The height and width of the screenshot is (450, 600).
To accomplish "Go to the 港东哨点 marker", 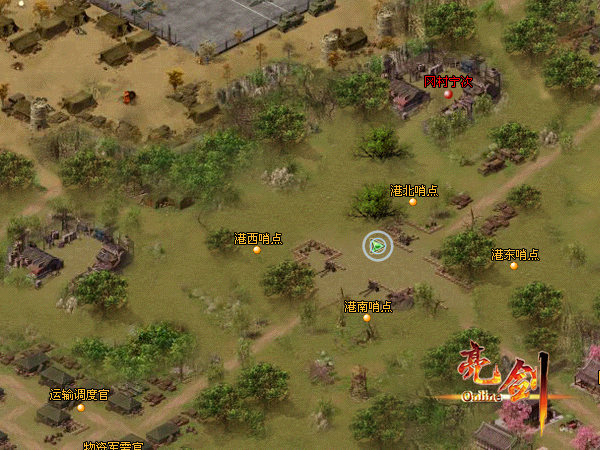I will (514, 266).
